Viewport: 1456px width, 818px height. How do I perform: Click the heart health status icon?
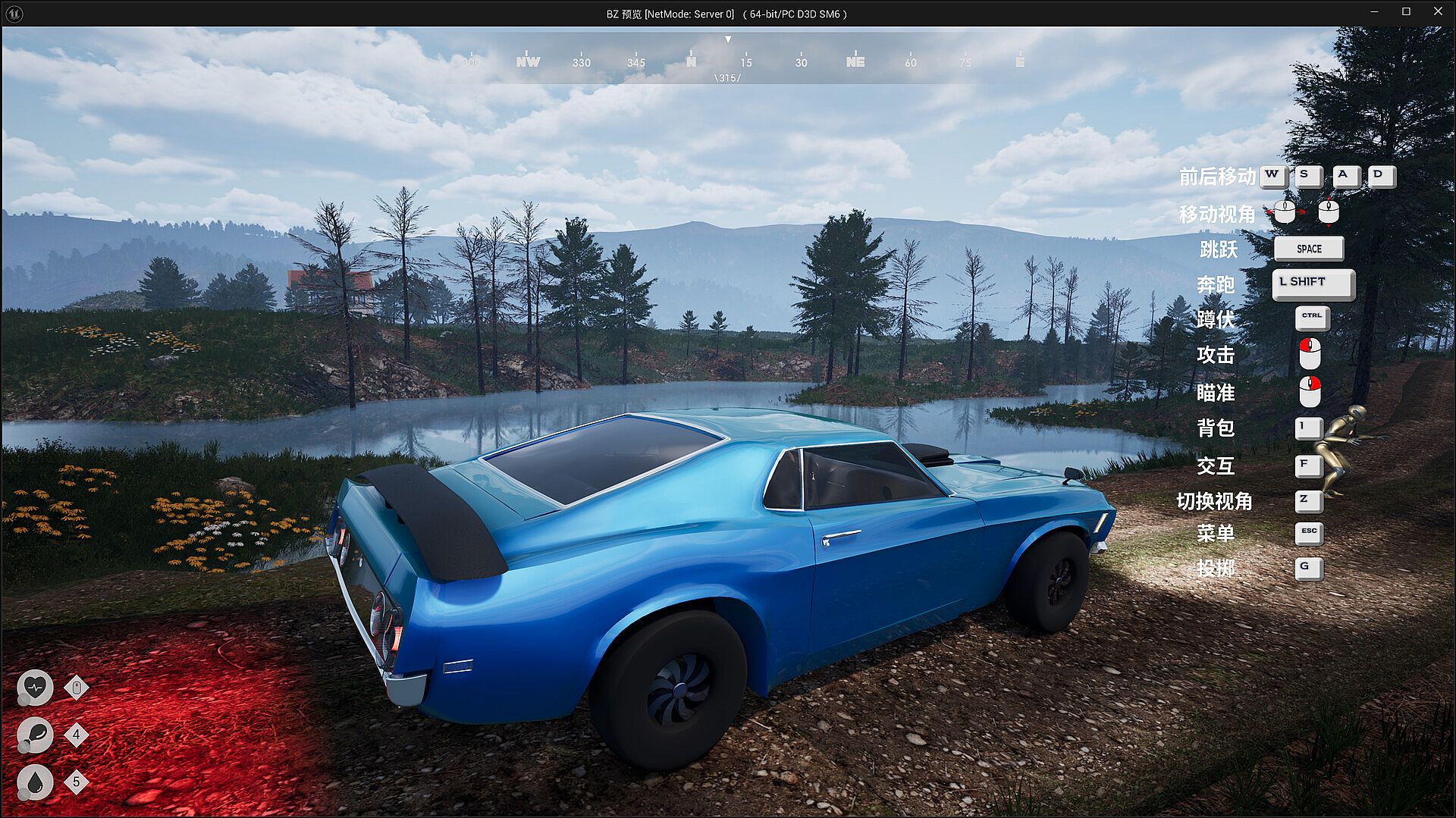(x=35, y=688)
